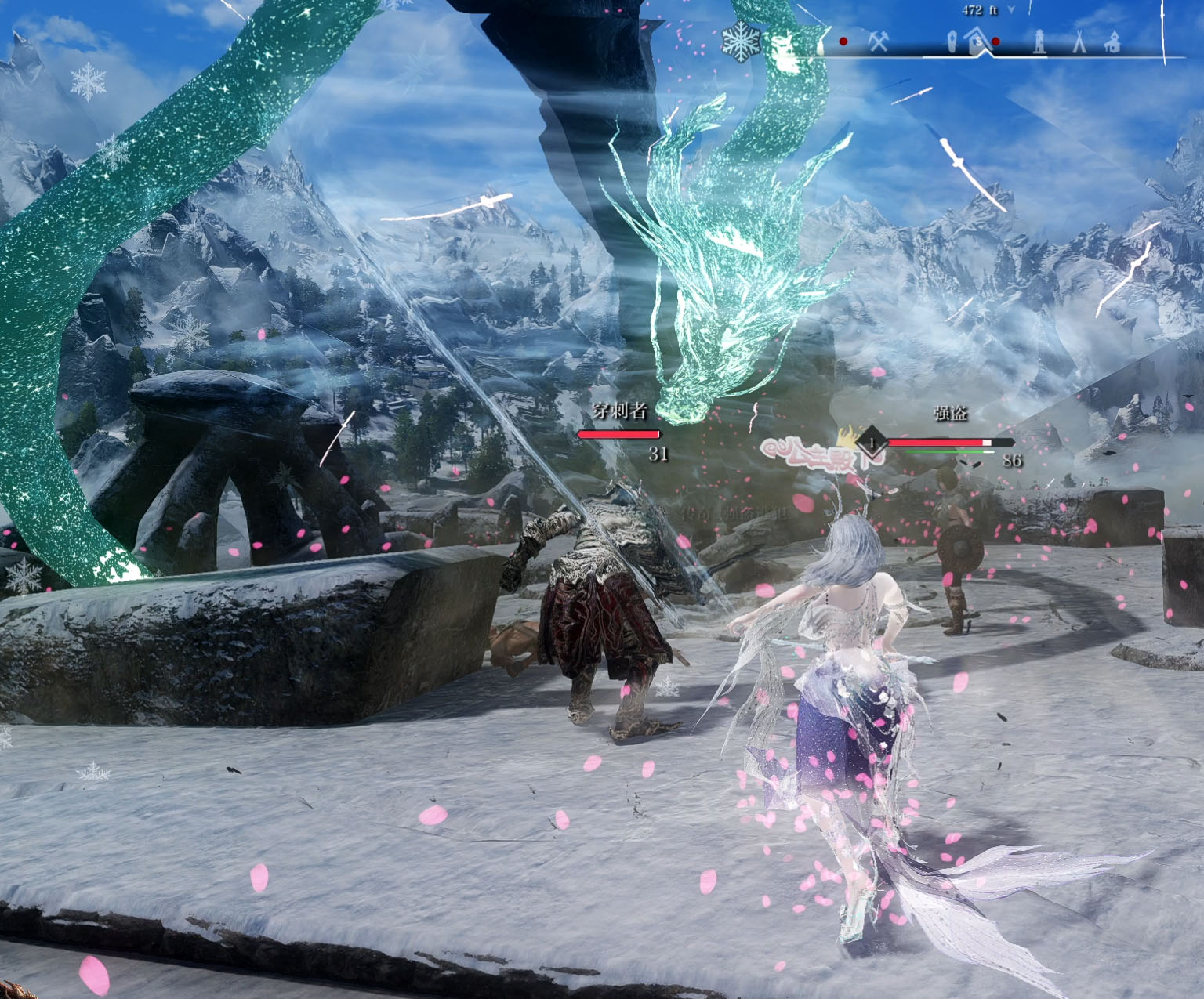Select the lighthouse tower compass marker
The height and width of the screenshot is (999, 1204).
point(1039,41)
